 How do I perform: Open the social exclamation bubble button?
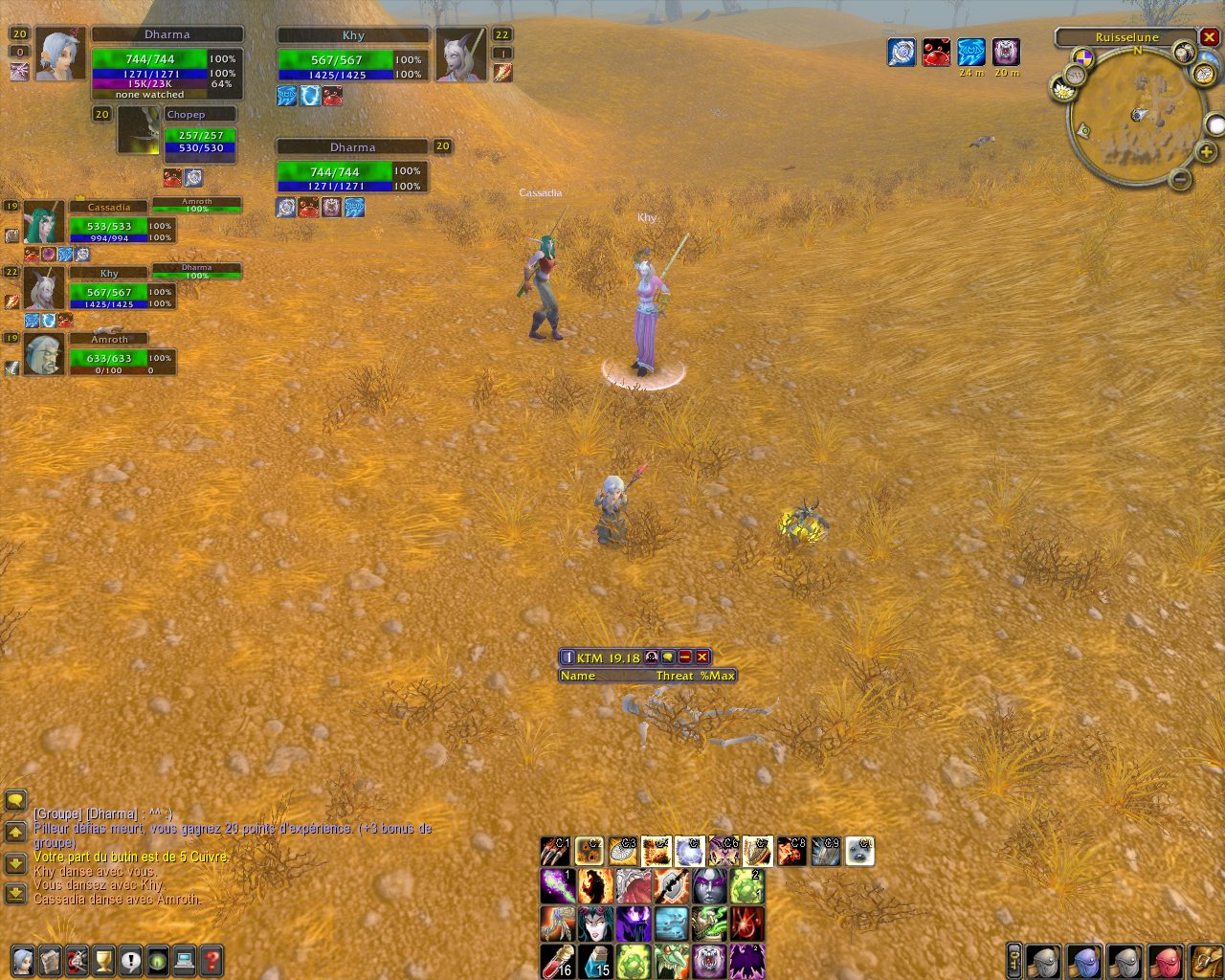130,959
